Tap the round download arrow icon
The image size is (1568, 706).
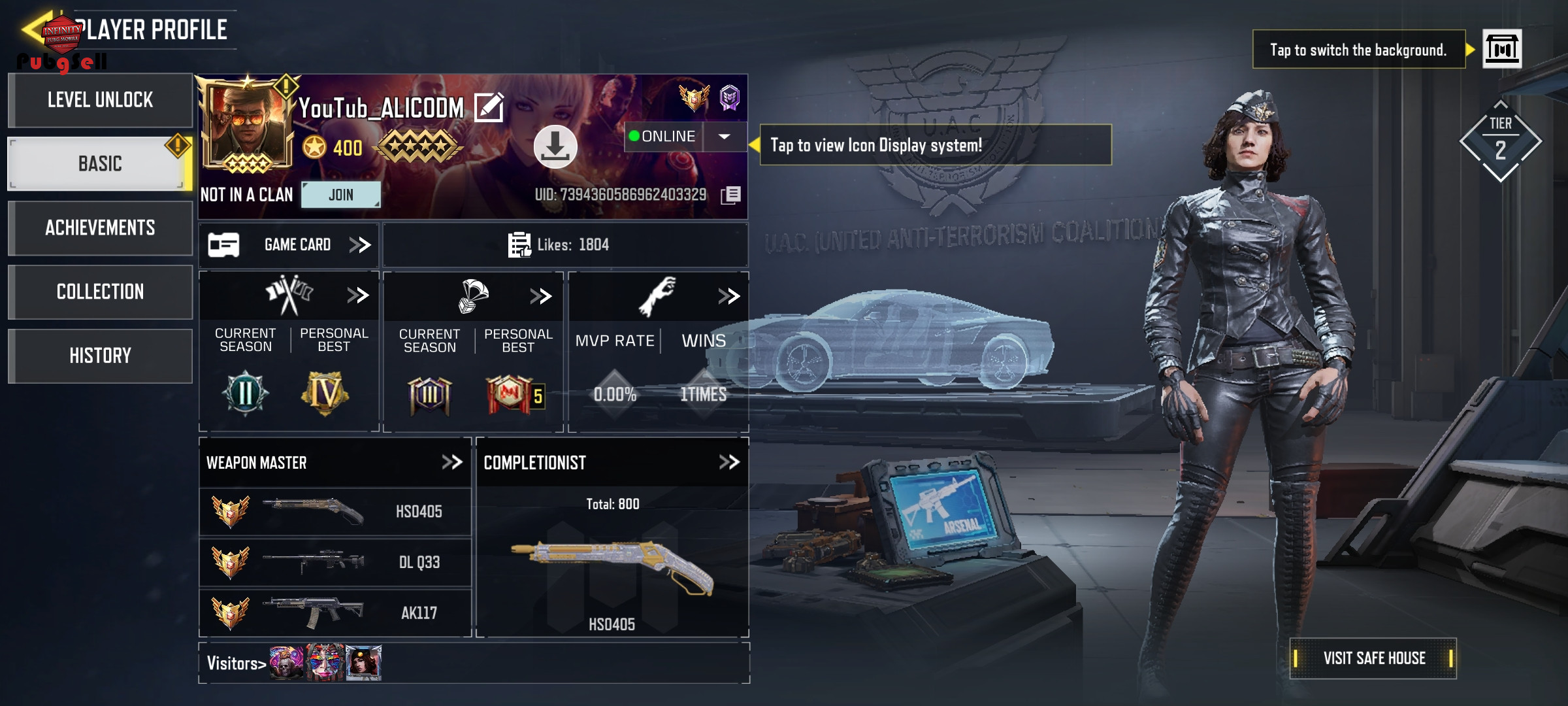[555, 146]
